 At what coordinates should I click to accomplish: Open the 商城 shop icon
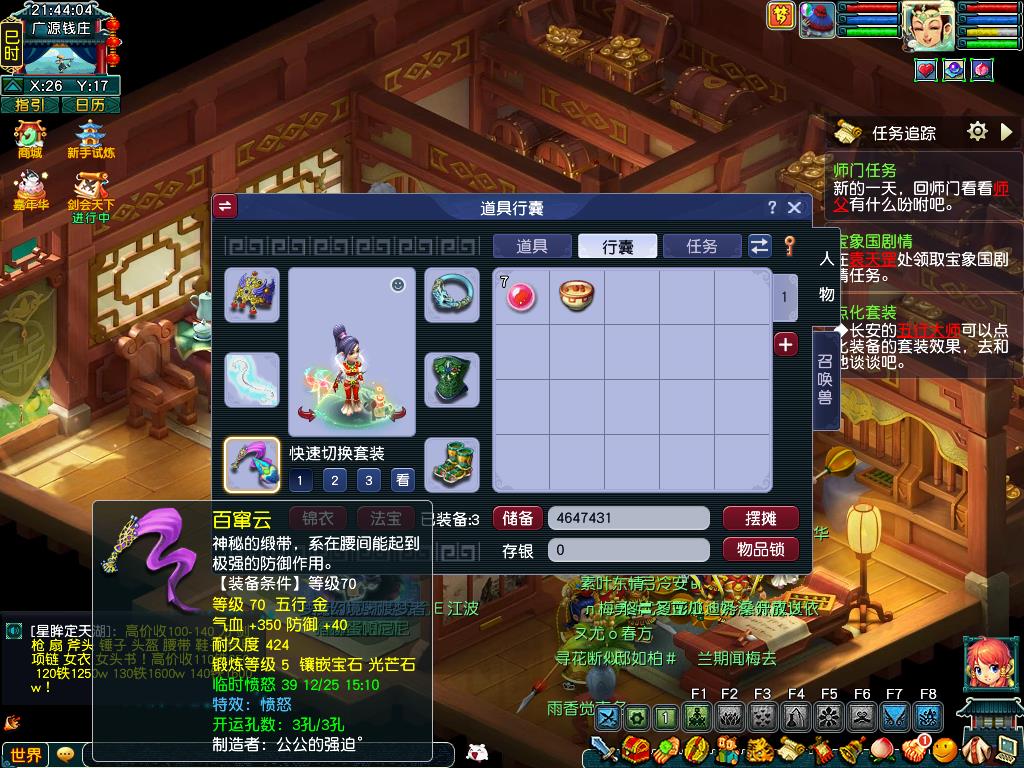(x=30, y=140)
